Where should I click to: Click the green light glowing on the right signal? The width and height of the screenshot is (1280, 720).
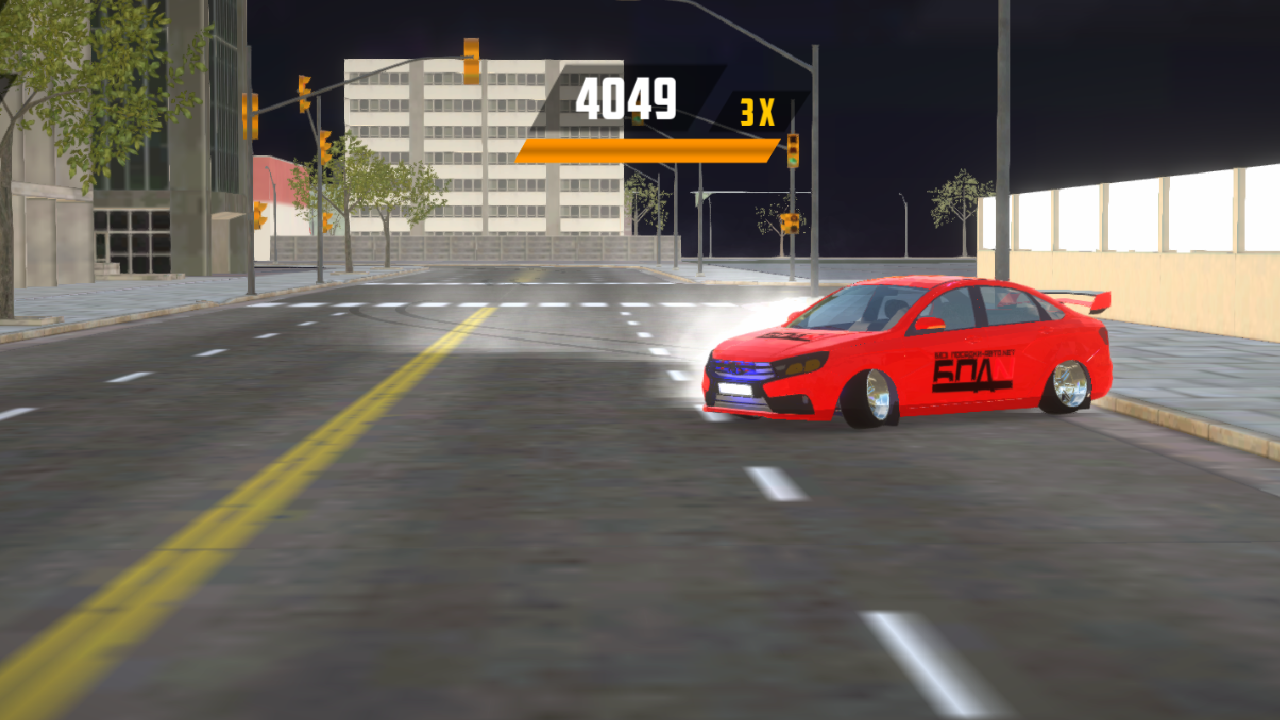tap(793, 160)
